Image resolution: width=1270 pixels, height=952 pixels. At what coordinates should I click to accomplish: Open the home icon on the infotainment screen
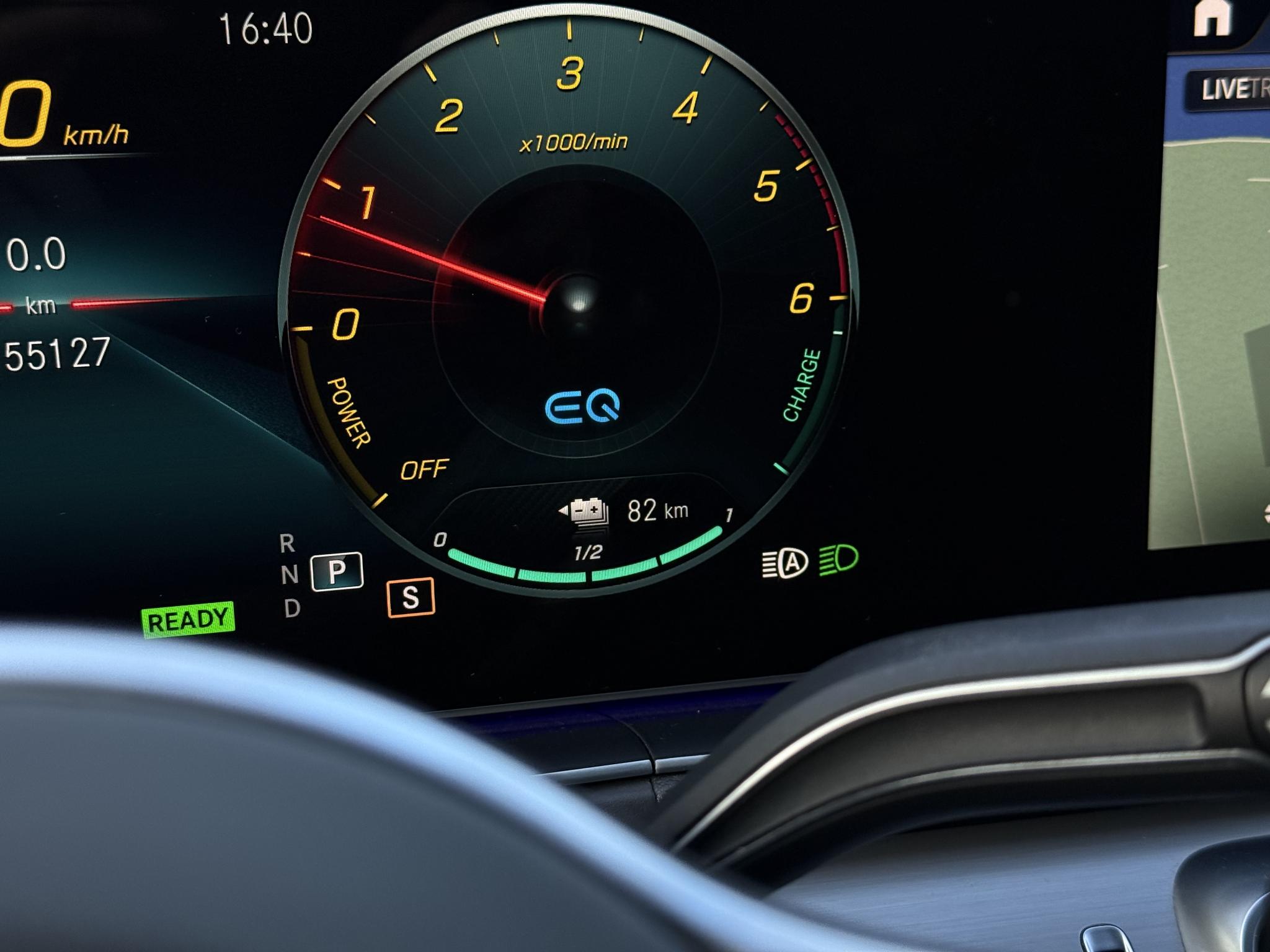(1212, 19)
